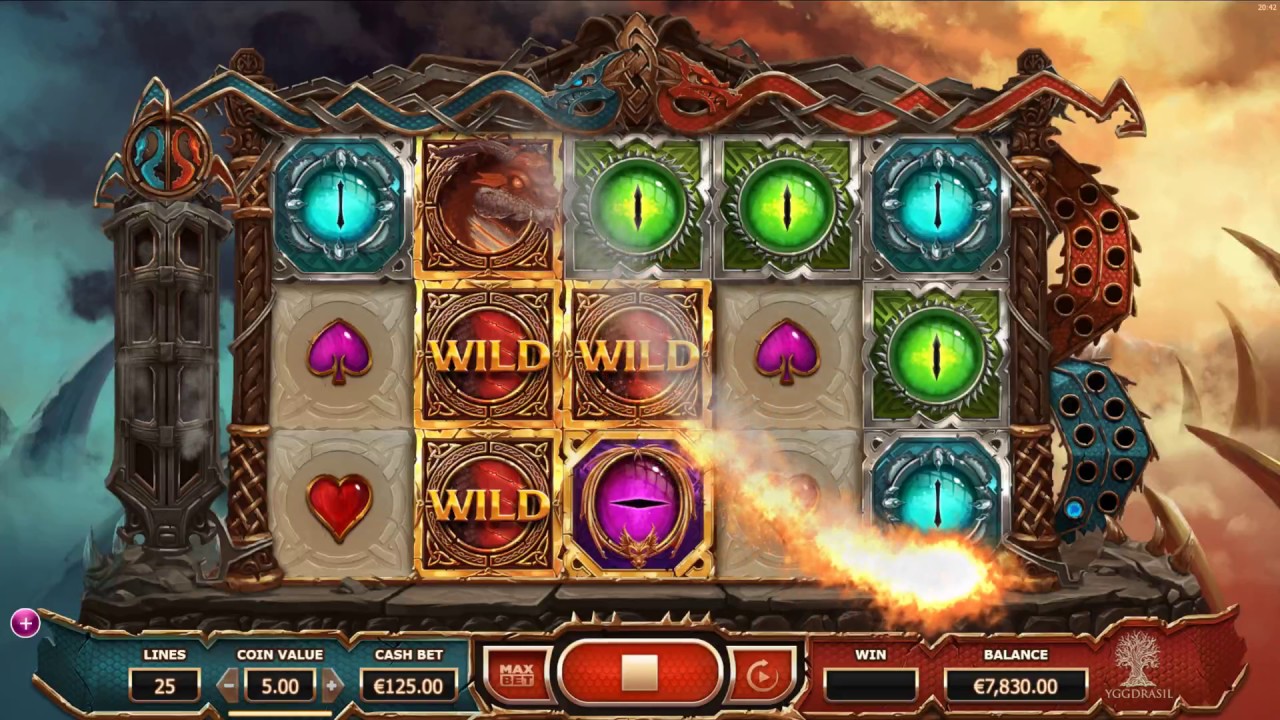Stop the spinning reels
Viewport: 1280px width, 720px height.
pos(639,673)
